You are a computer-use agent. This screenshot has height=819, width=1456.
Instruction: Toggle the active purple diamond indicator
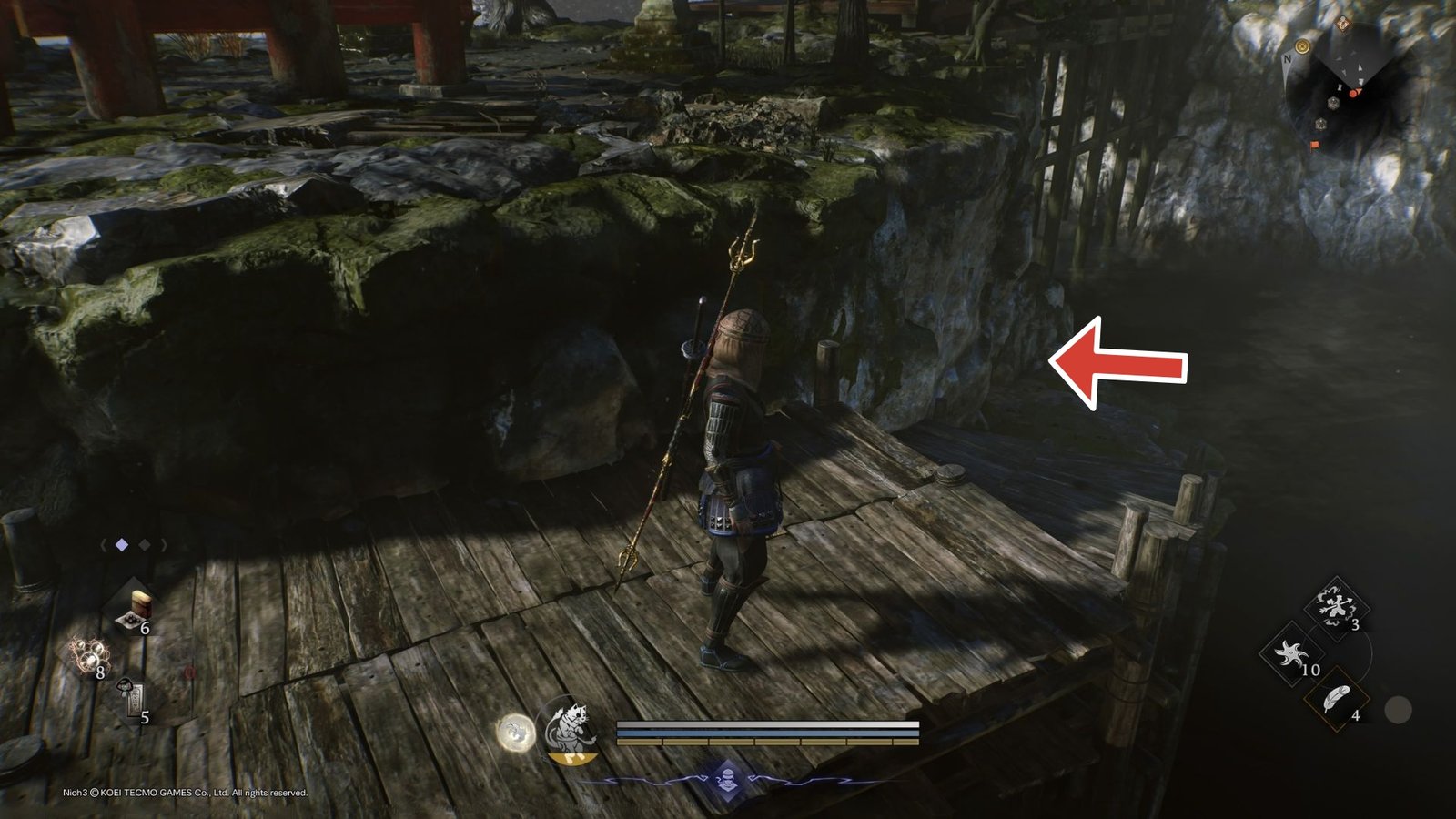(121, 545)
